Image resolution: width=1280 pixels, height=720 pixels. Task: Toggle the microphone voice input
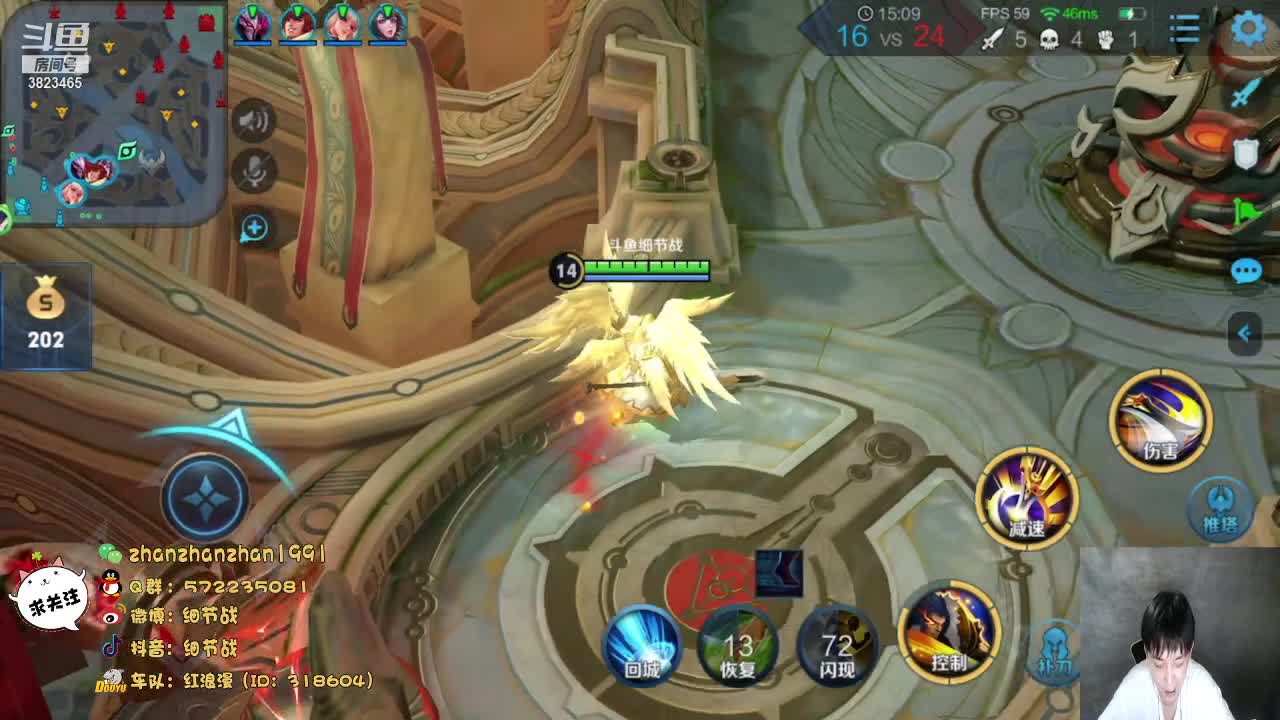pyautogui.click(x=254, y=172)
